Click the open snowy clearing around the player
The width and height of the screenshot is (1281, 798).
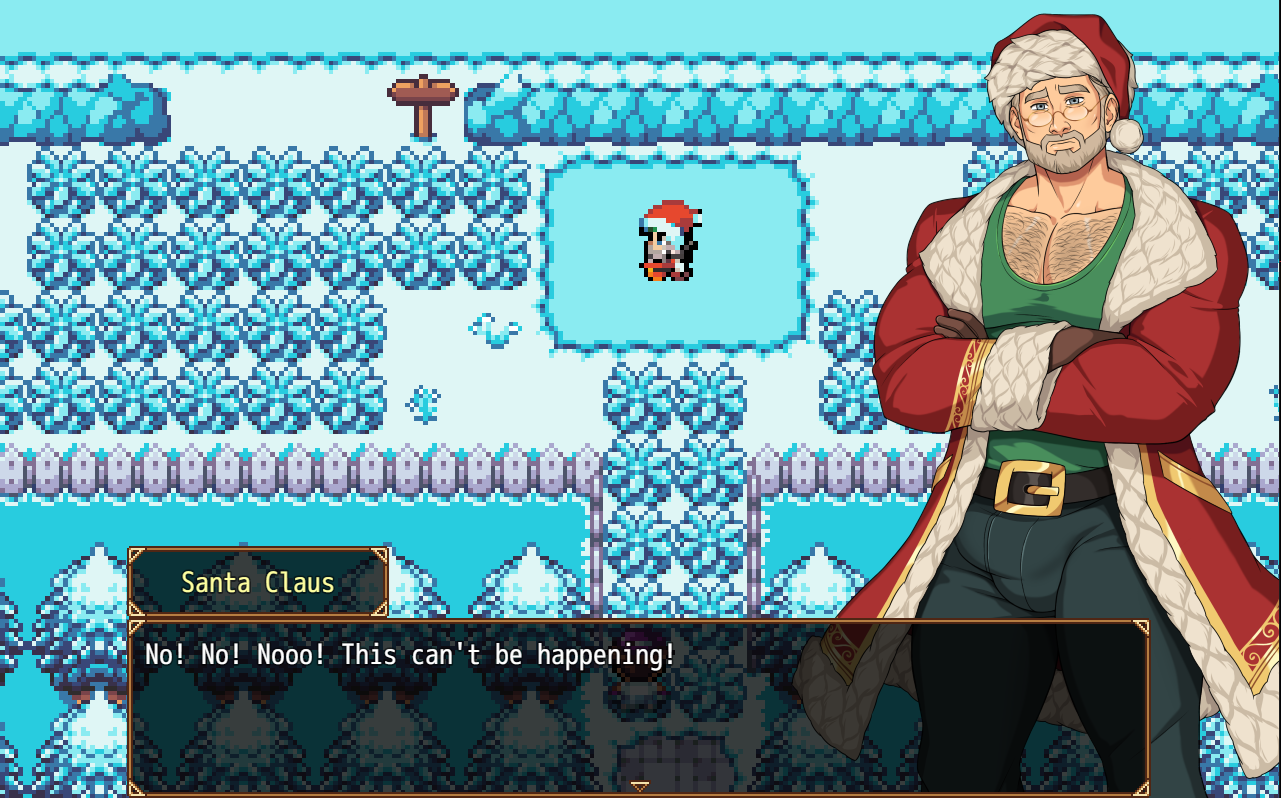[600, 300]
